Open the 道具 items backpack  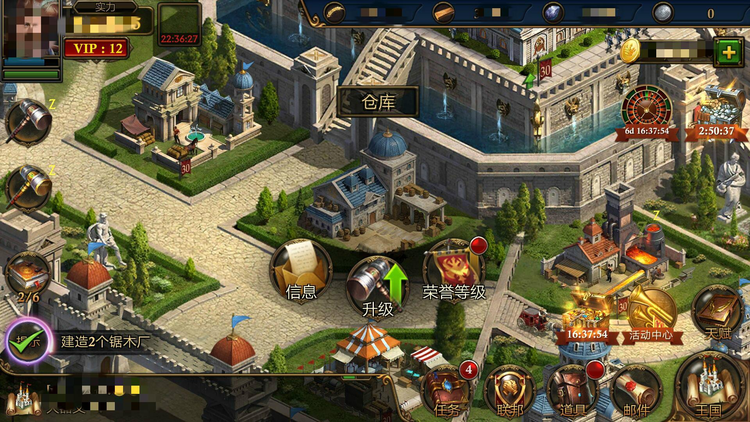(x=572, y=390)
